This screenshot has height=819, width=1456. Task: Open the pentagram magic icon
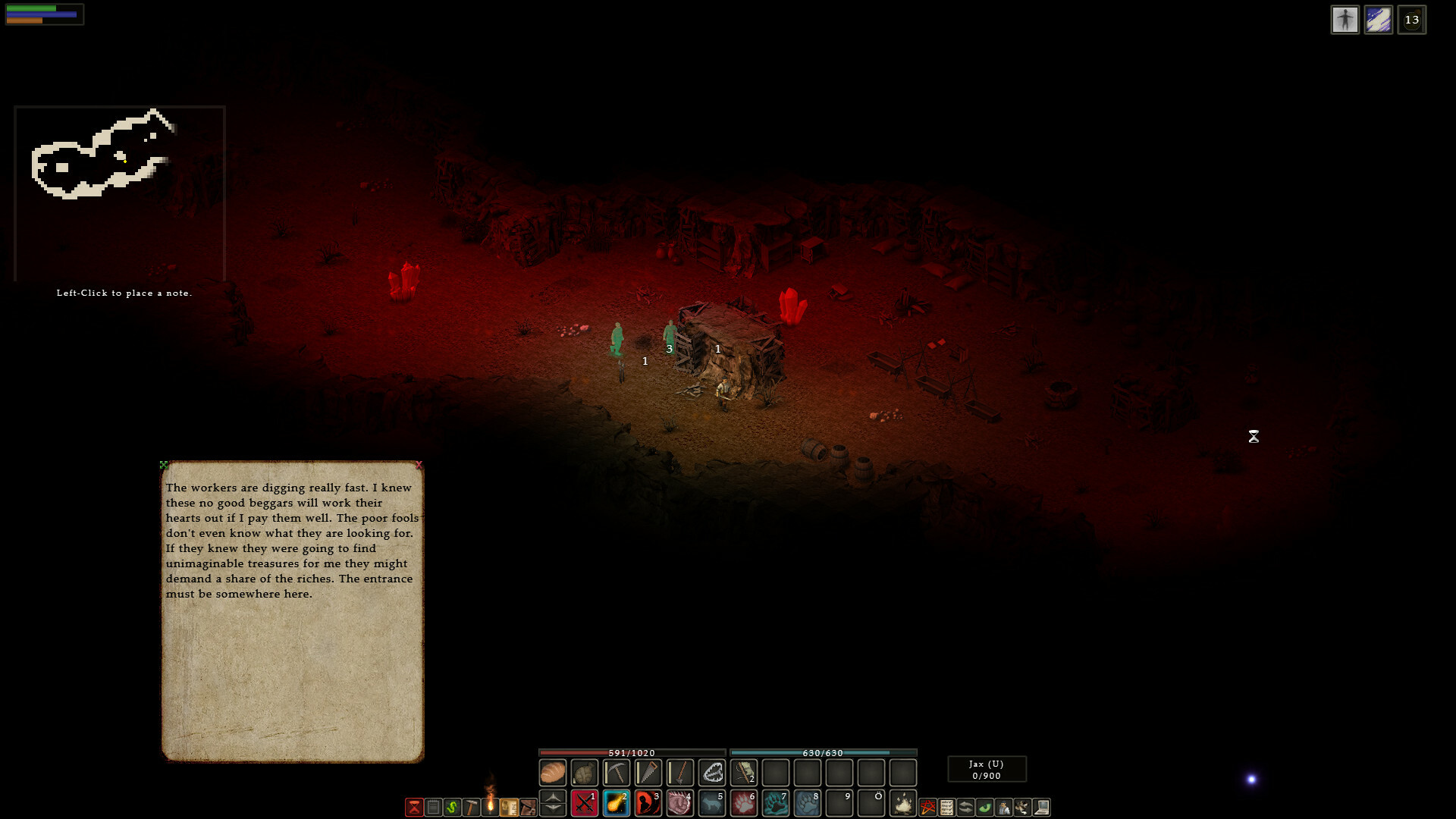(x=927, y=808)
